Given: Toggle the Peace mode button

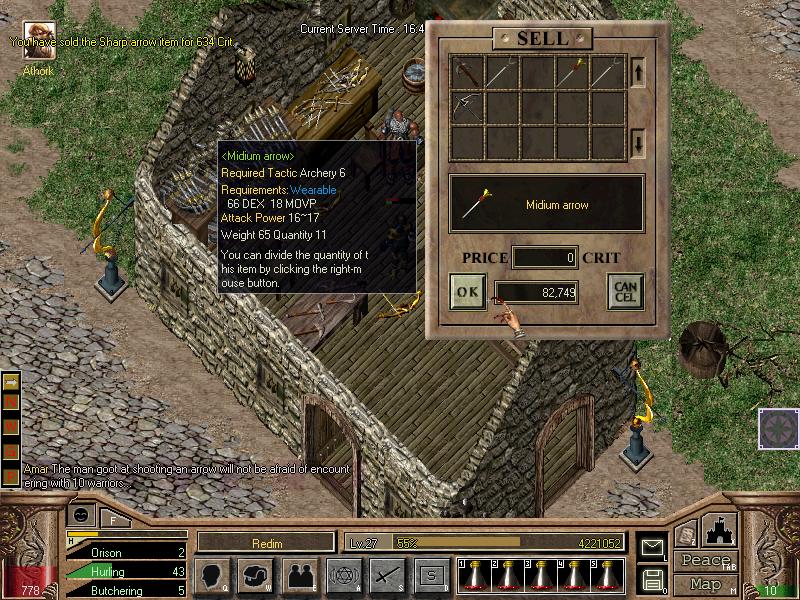Looking at the screenshot, I should pos(706,560).
